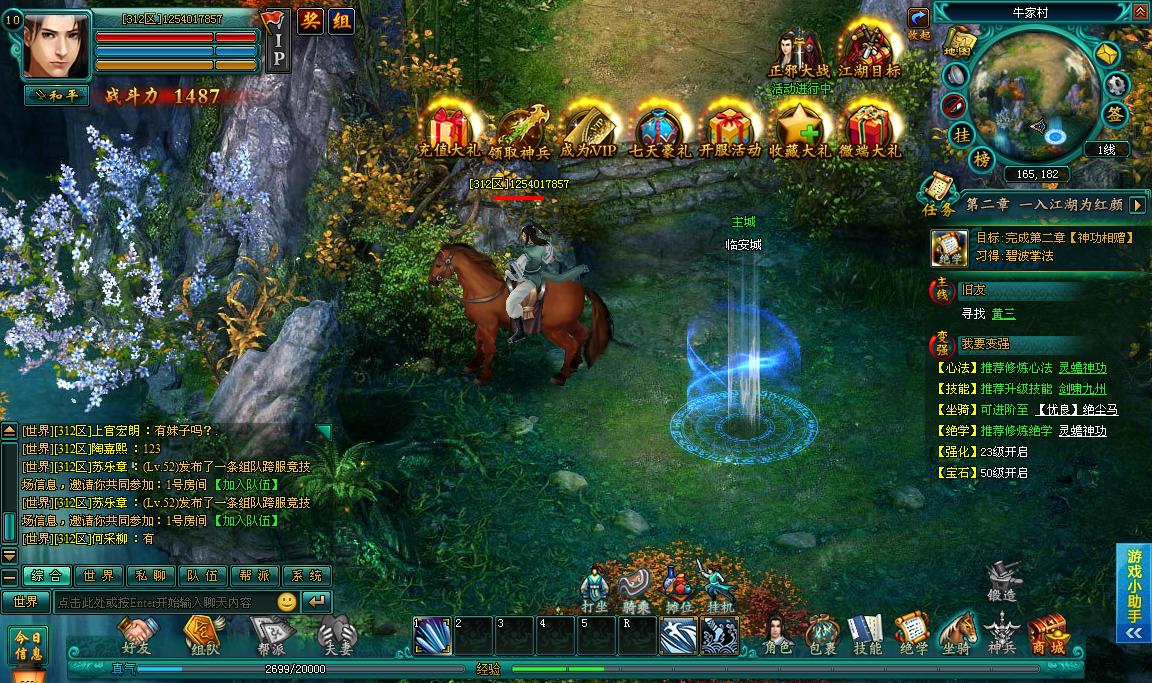1152x683 pixels.
Task: Open the 商城 shop
Action: pyautogui.click(x=1046, y=634)
